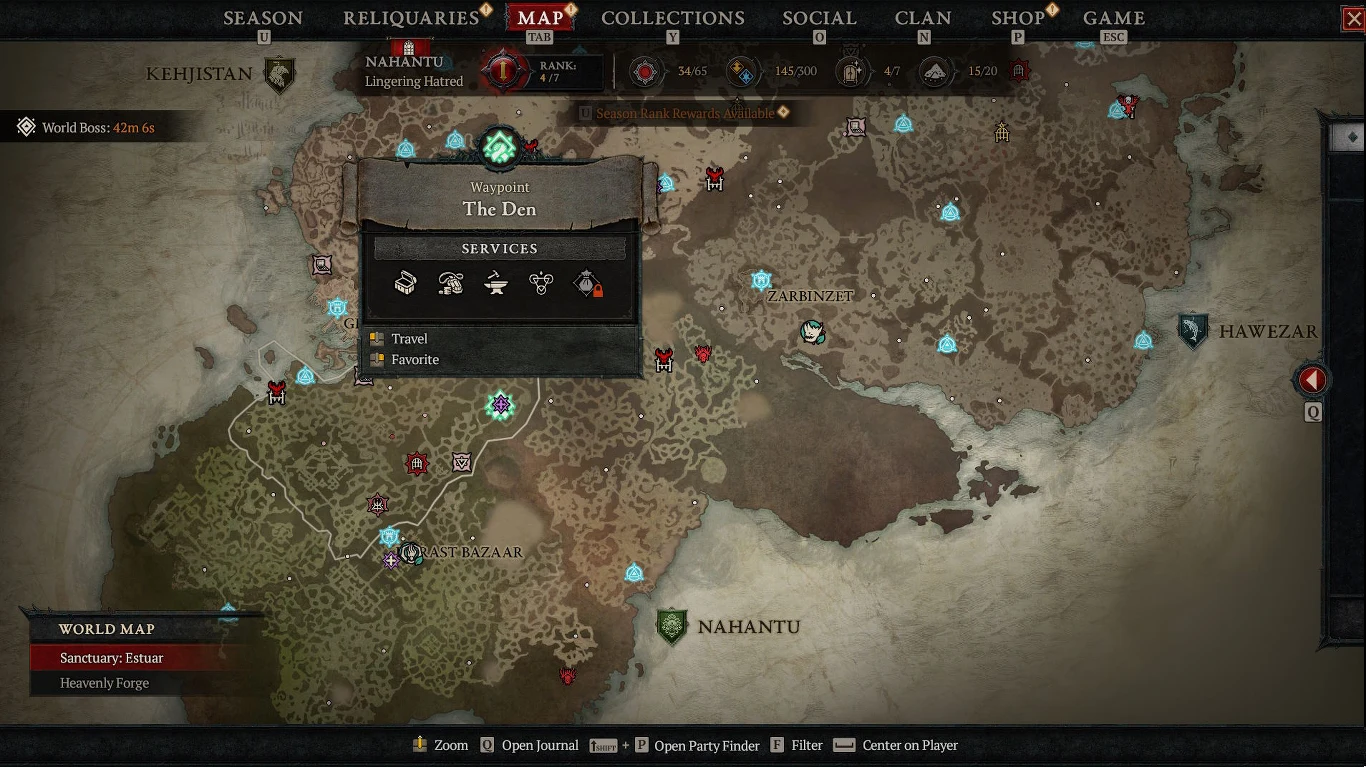Click the Nahantu region emblem
Viewport: 1366px width, 767px height.
672,627
